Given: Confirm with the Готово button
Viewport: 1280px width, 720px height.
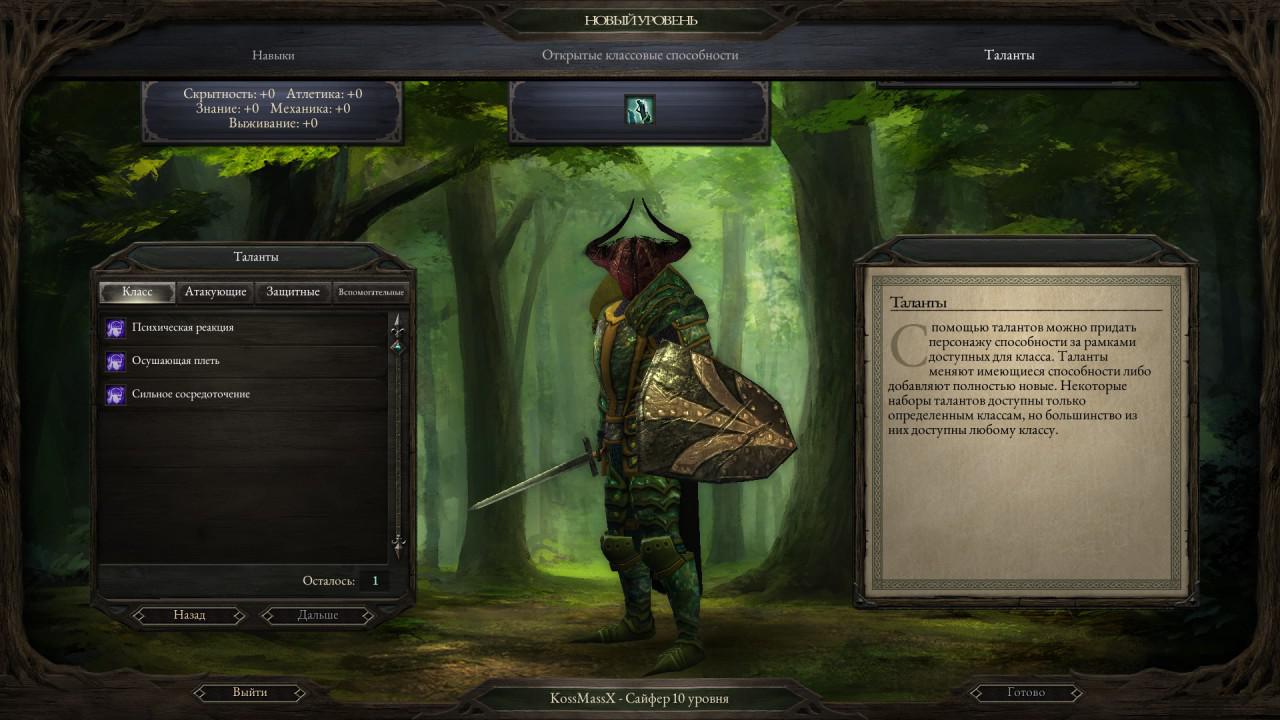Looking at the screenshot, I should click(x=1026, y=692).
